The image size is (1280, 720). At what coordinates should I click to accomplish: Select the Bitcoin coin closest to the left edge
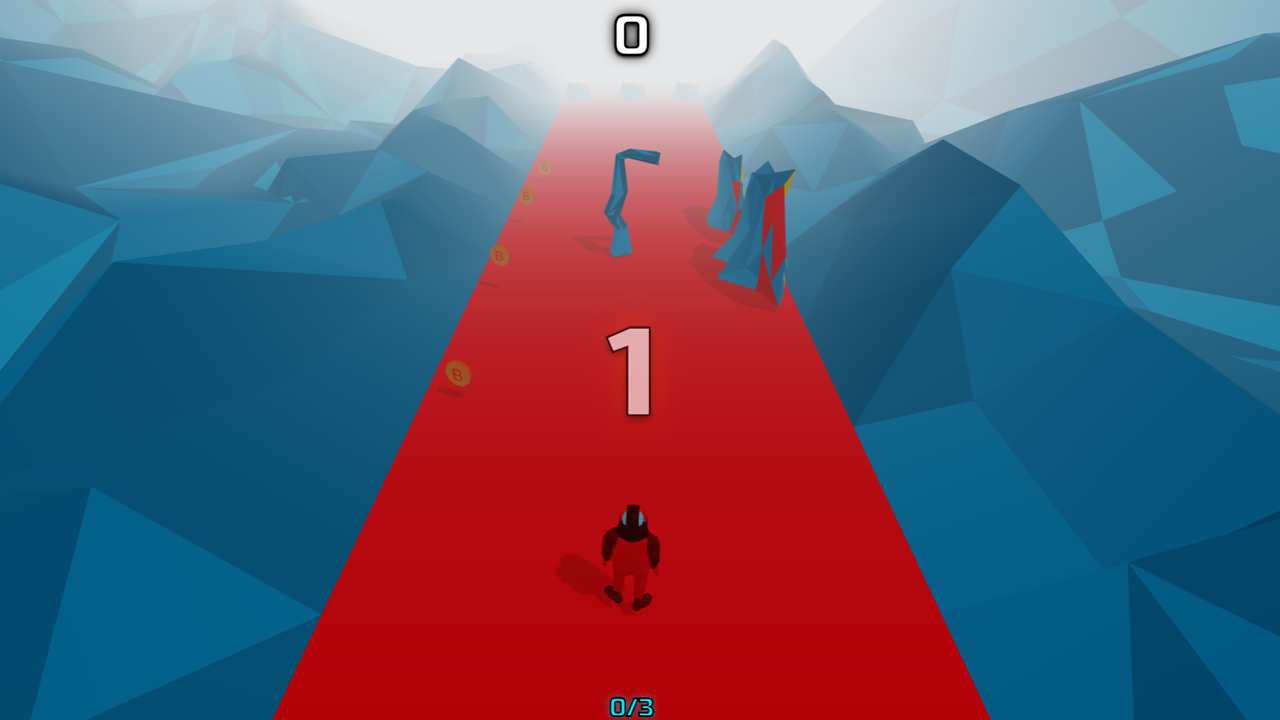456,373
